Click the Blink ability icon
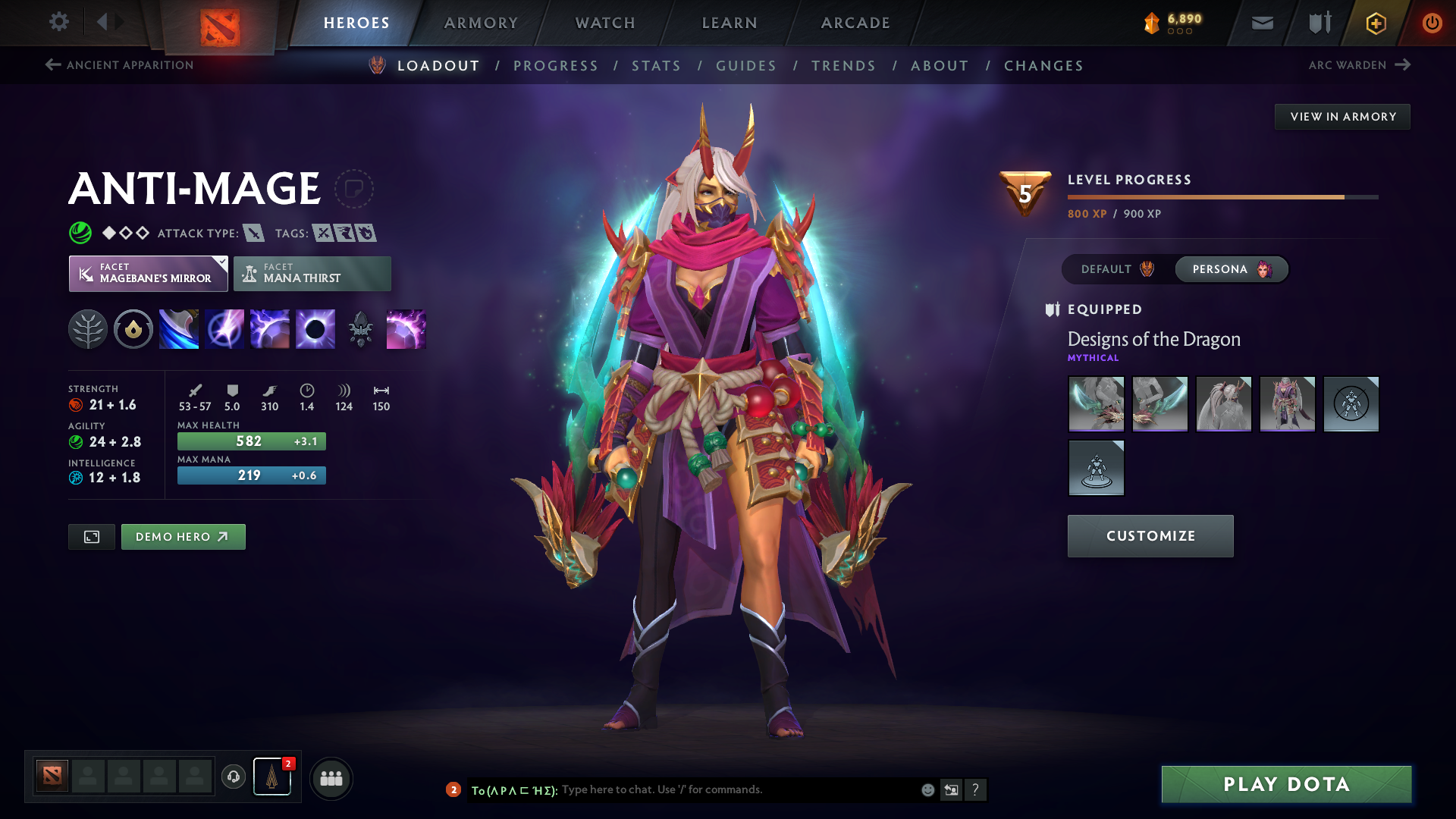The image size is (1456, 819). point(224,328)
